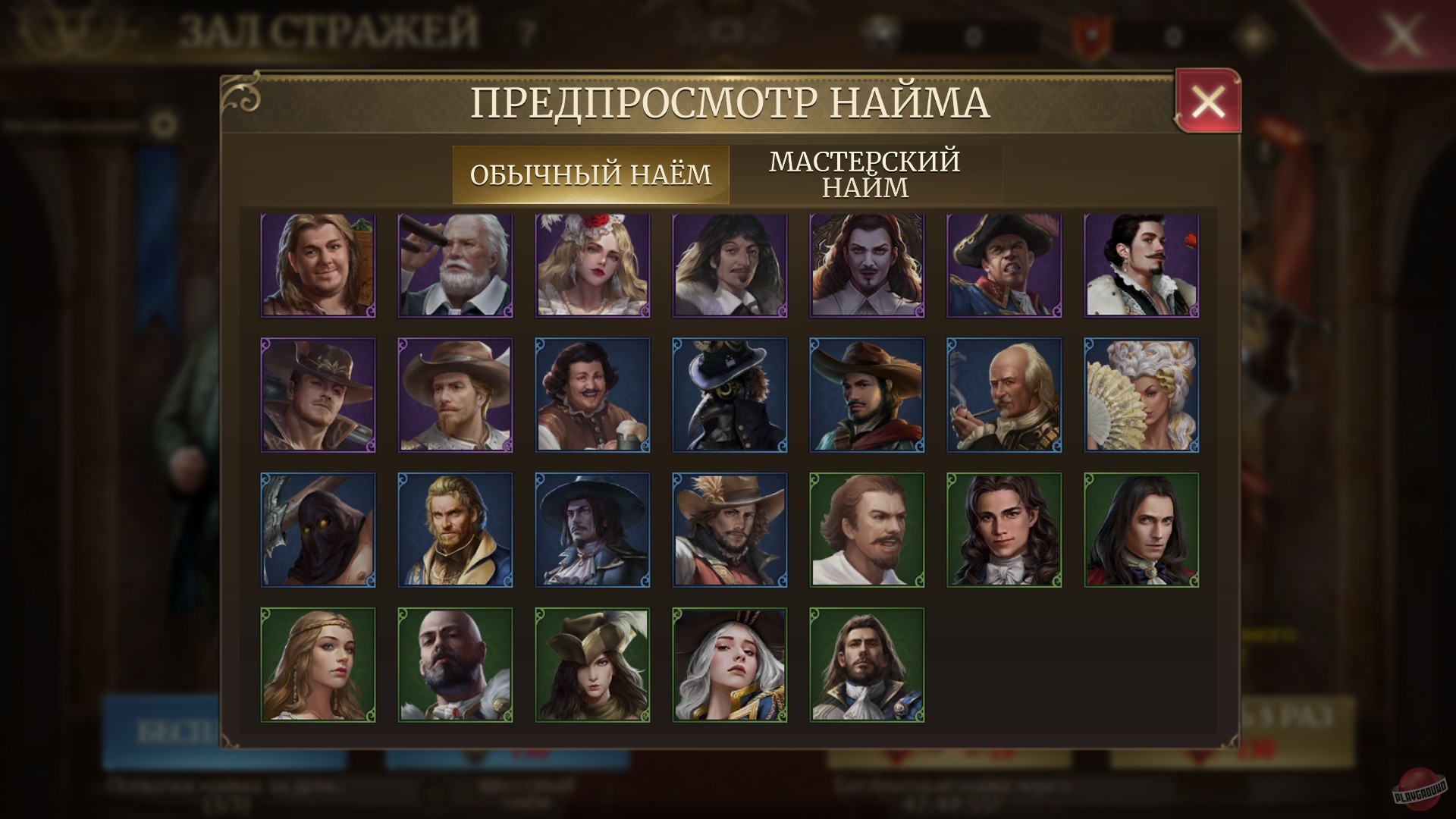Select the hooded executioner portrait
This screenshot has height=819, width=1456.
click(317, 529)
